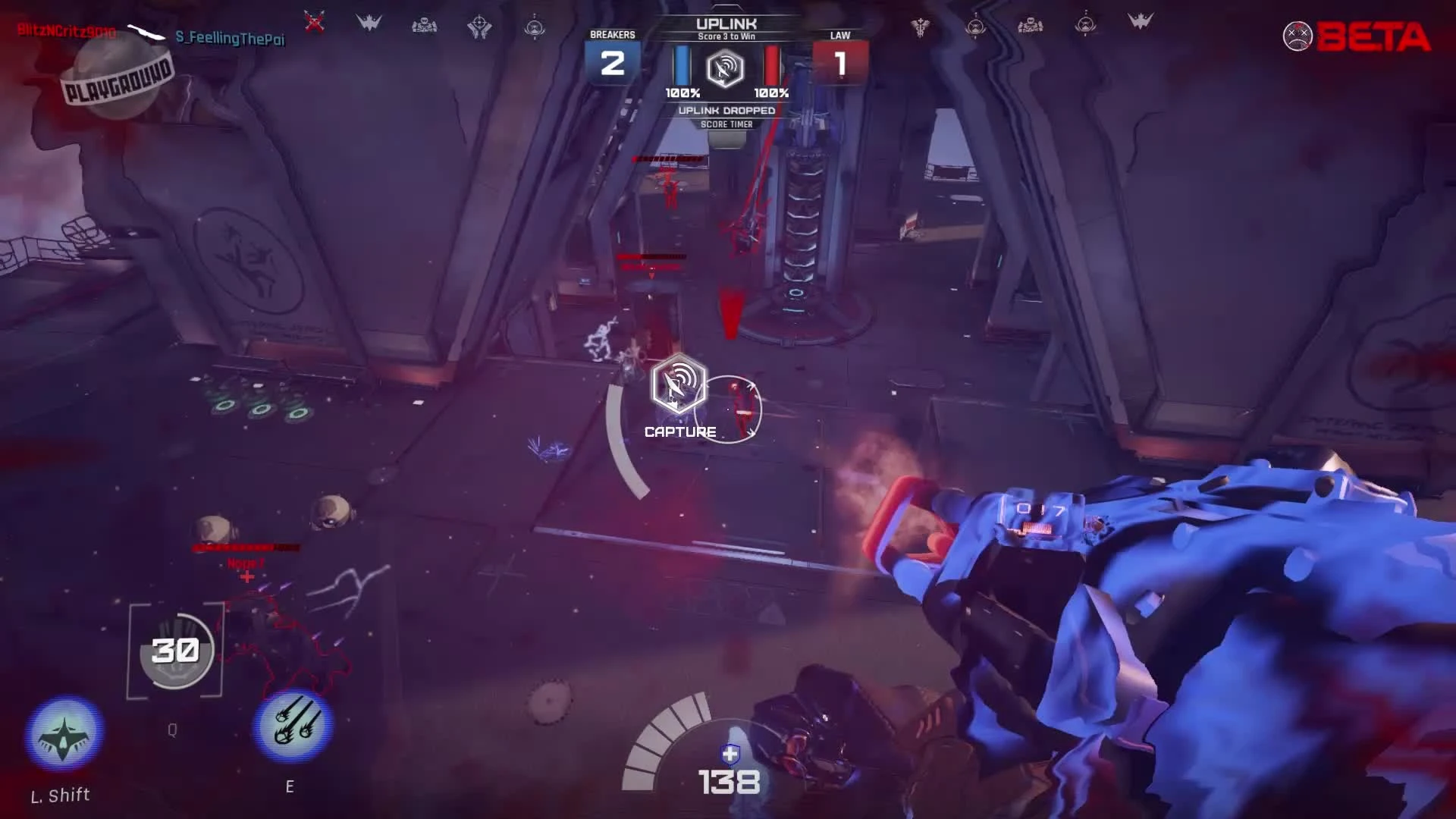Click the SCORE TIMER label
Viewport: 1456px width, 819px height.
tap(727, 124)
